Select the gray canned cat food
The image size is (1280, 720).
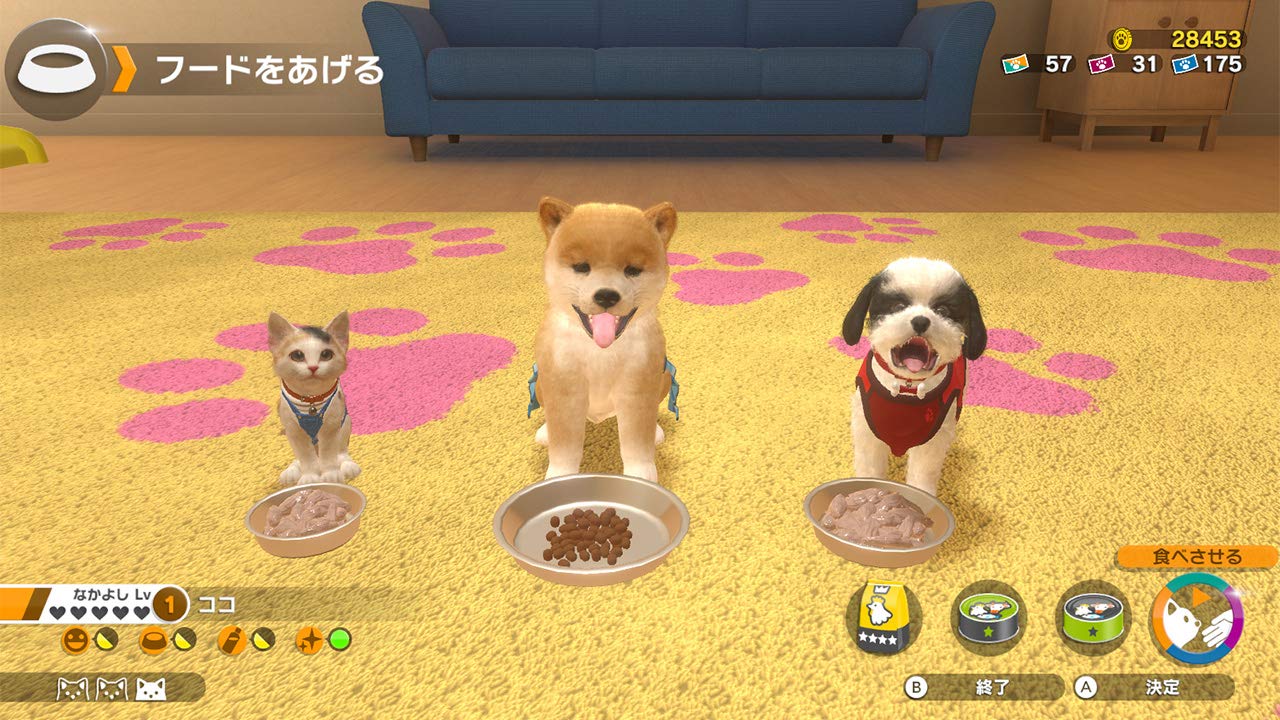988,616
